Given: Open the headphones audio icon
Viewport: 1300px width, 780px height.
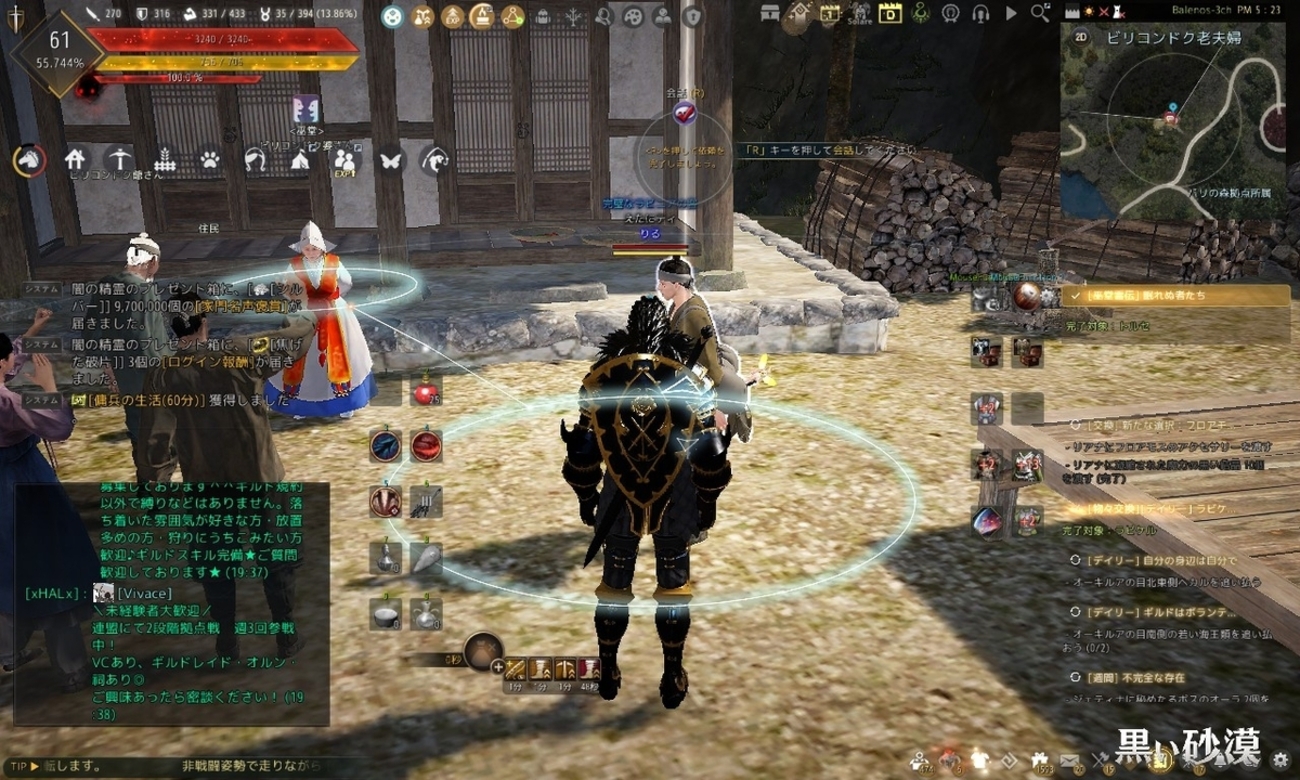Looking at the screenshot, I should [x=980, y=14].
